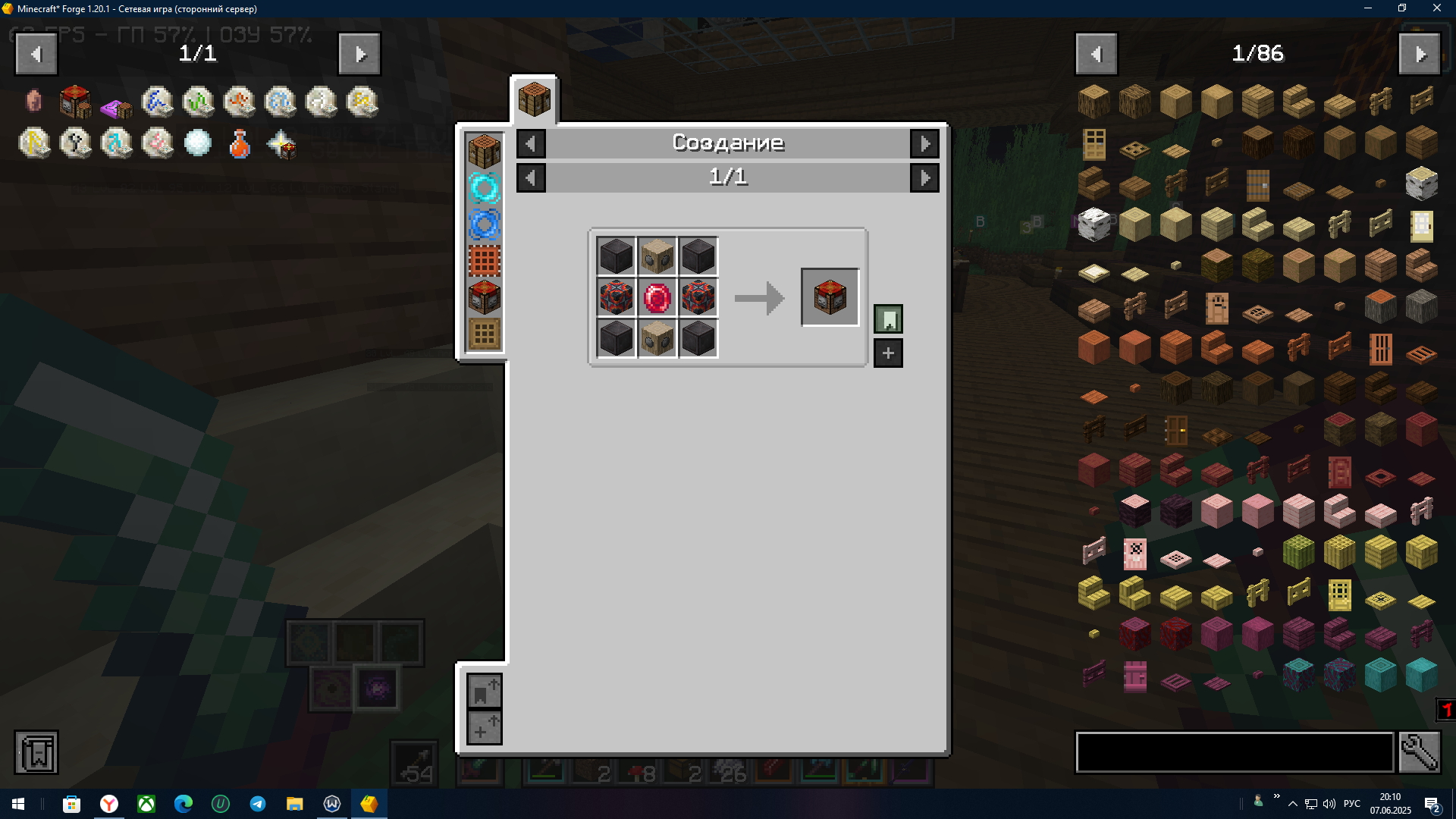Select the red gem in grid center
Image resolution: width=1456 pixels, height=819 pixels.
pos(657,298)
